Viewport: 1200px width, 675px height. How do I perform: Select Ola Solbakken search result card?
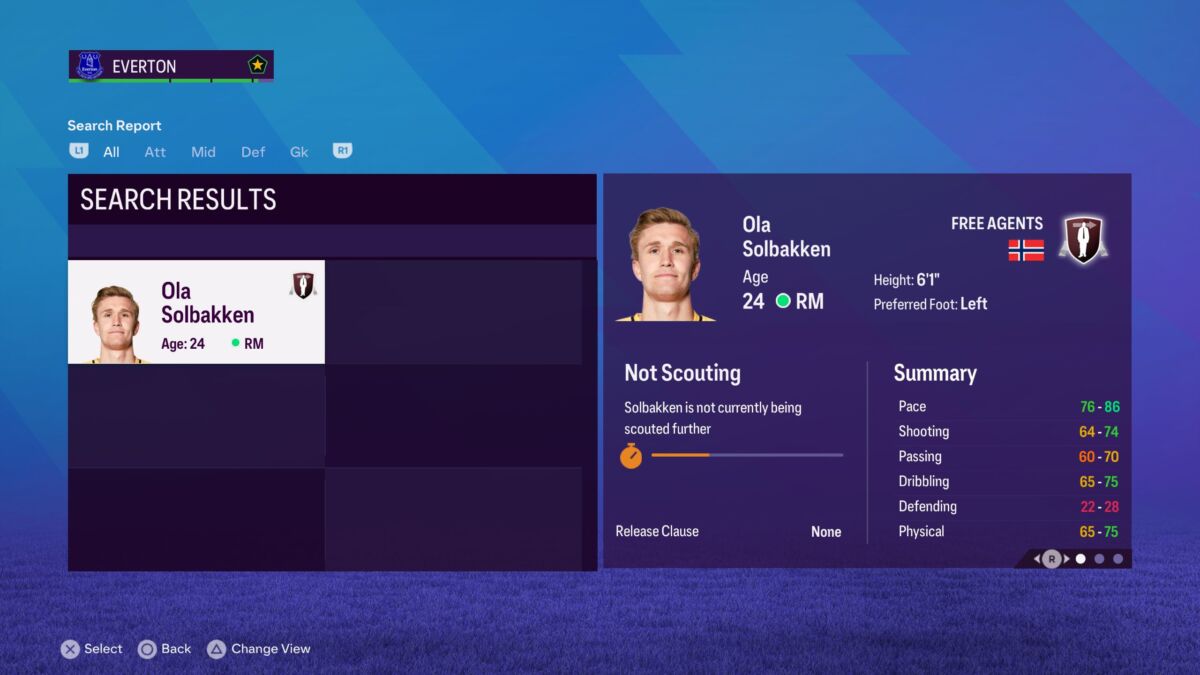tap(196, 312)
